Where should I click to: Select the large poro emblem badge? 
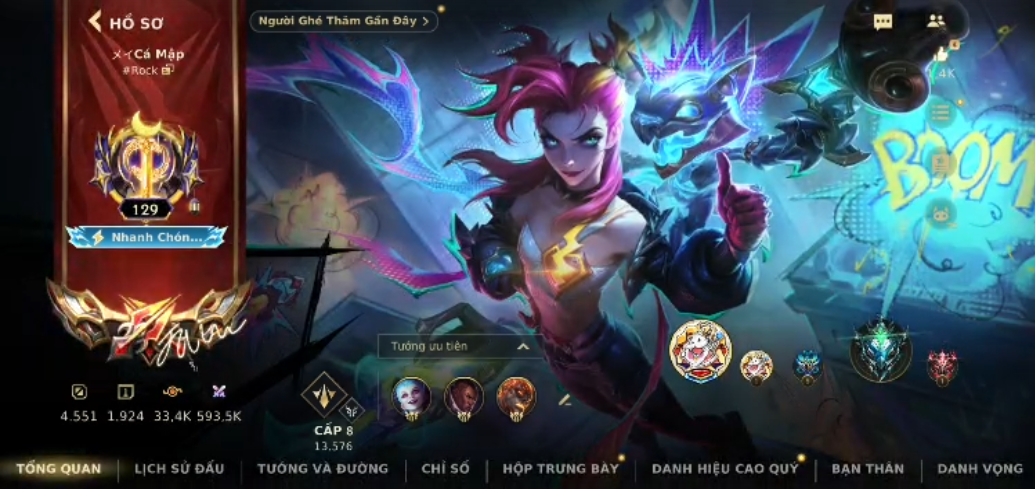(700, 351)
